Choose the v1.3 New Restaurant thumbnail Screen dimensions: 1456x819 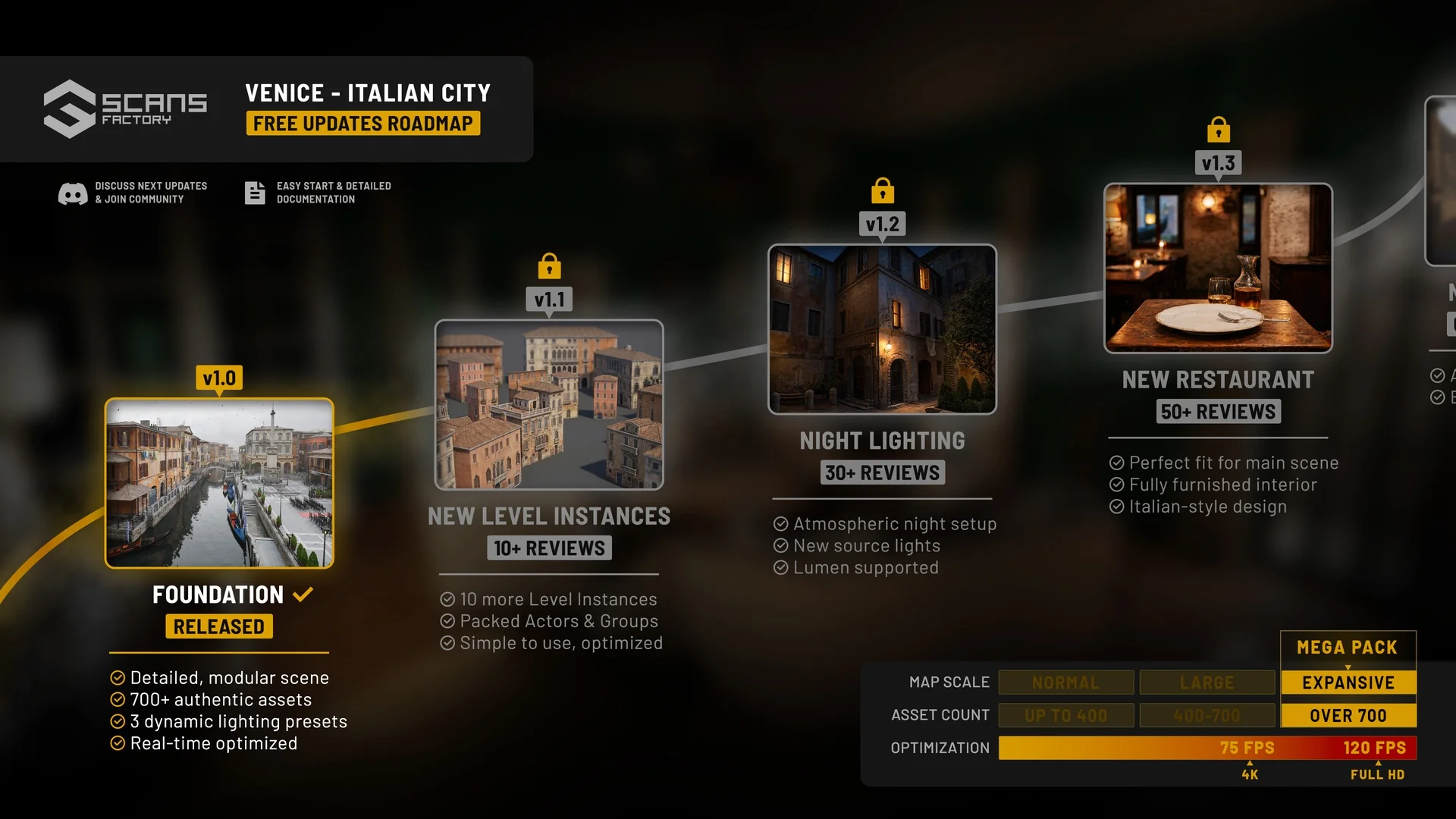[x=1218, y=268]
